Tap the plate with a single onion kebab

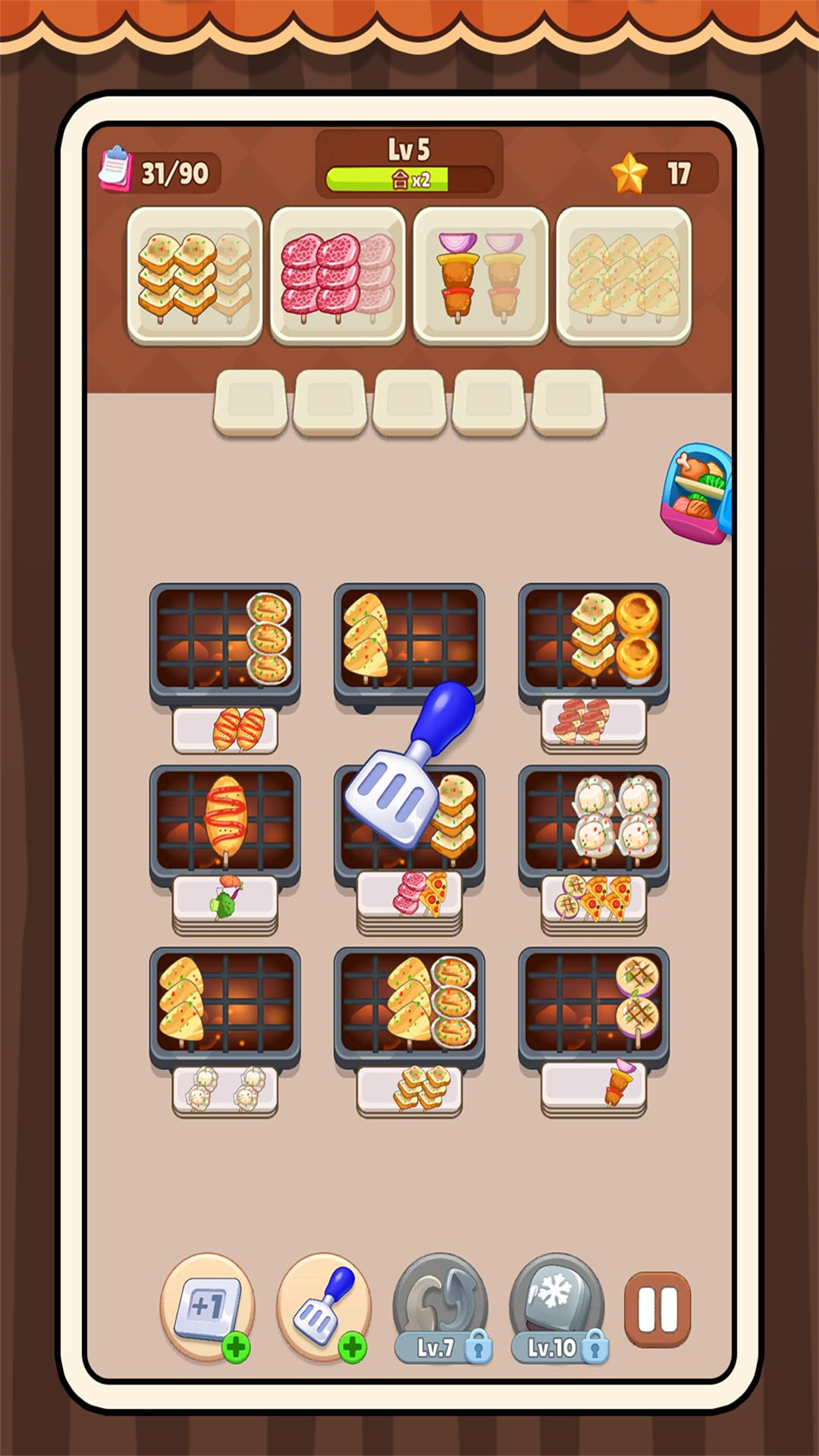pos(594,1084)
